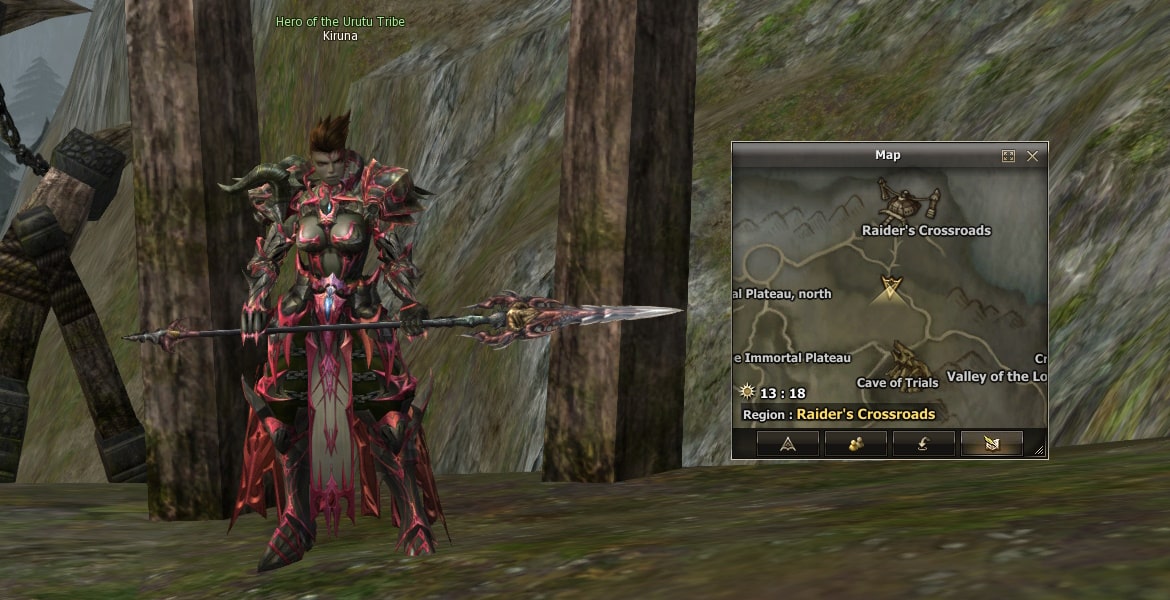Activate the arrowhead button in map toolbar
The height and width of the screenshot is (600, 1170).
[x=787, y=444]
